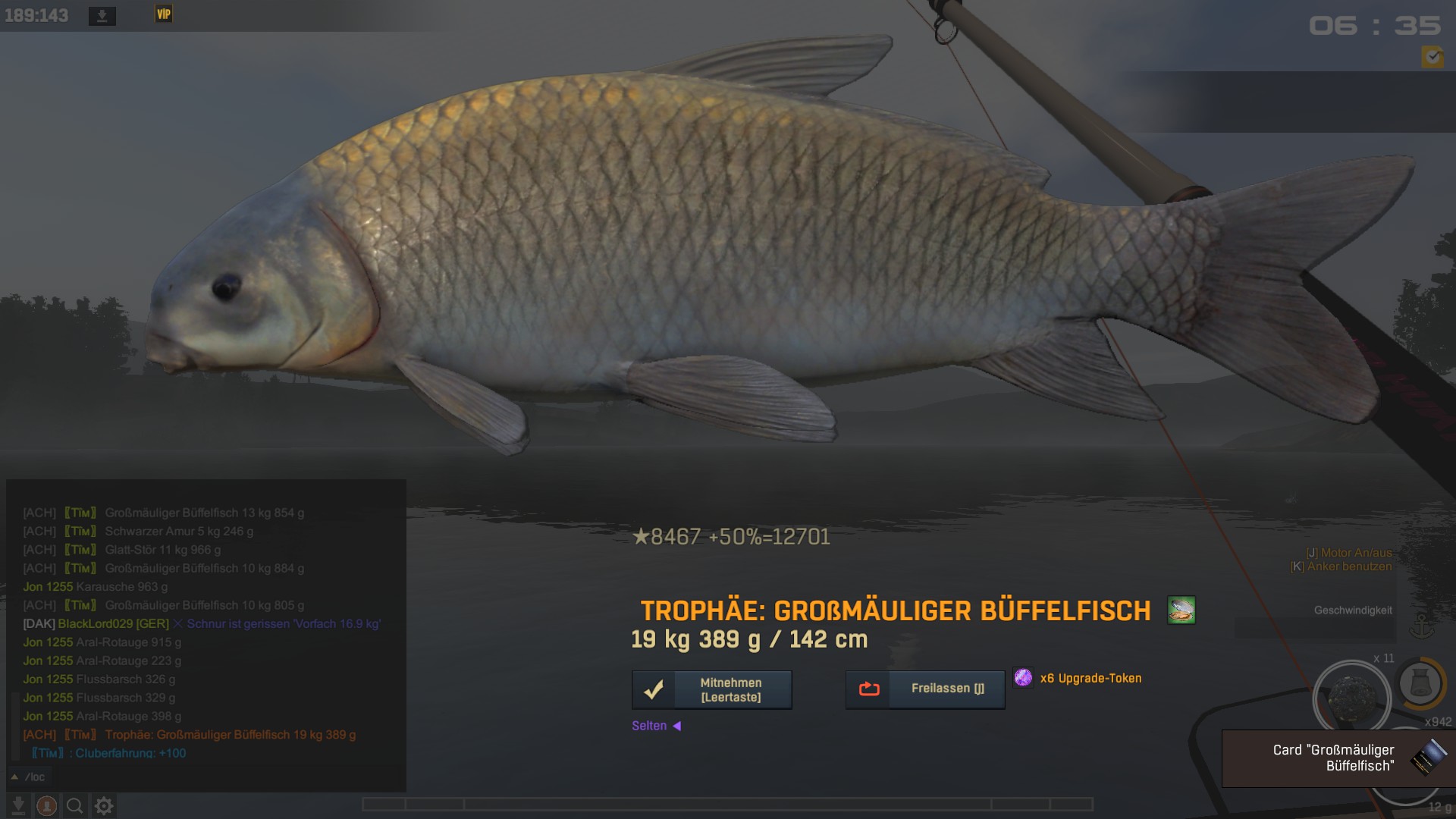The height and width of the screenshot is (819, 1456).
Task: Click the download arrow beside the coordinates
Action: (102, 16)
